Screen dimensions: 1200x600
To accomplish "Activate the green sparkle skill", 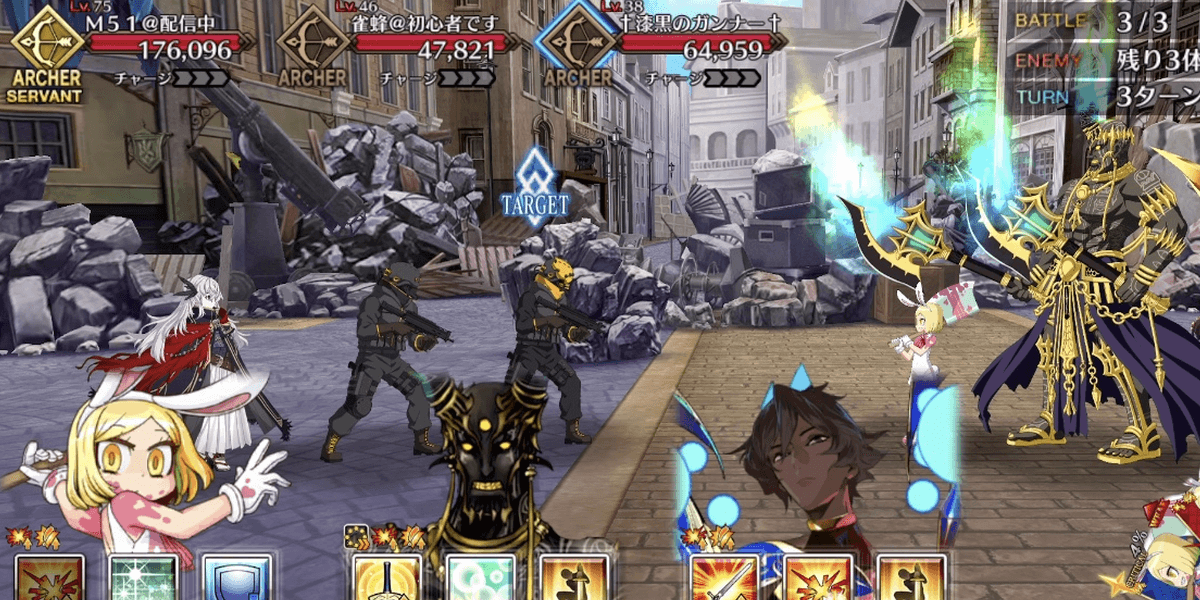I will coord(143,578).
